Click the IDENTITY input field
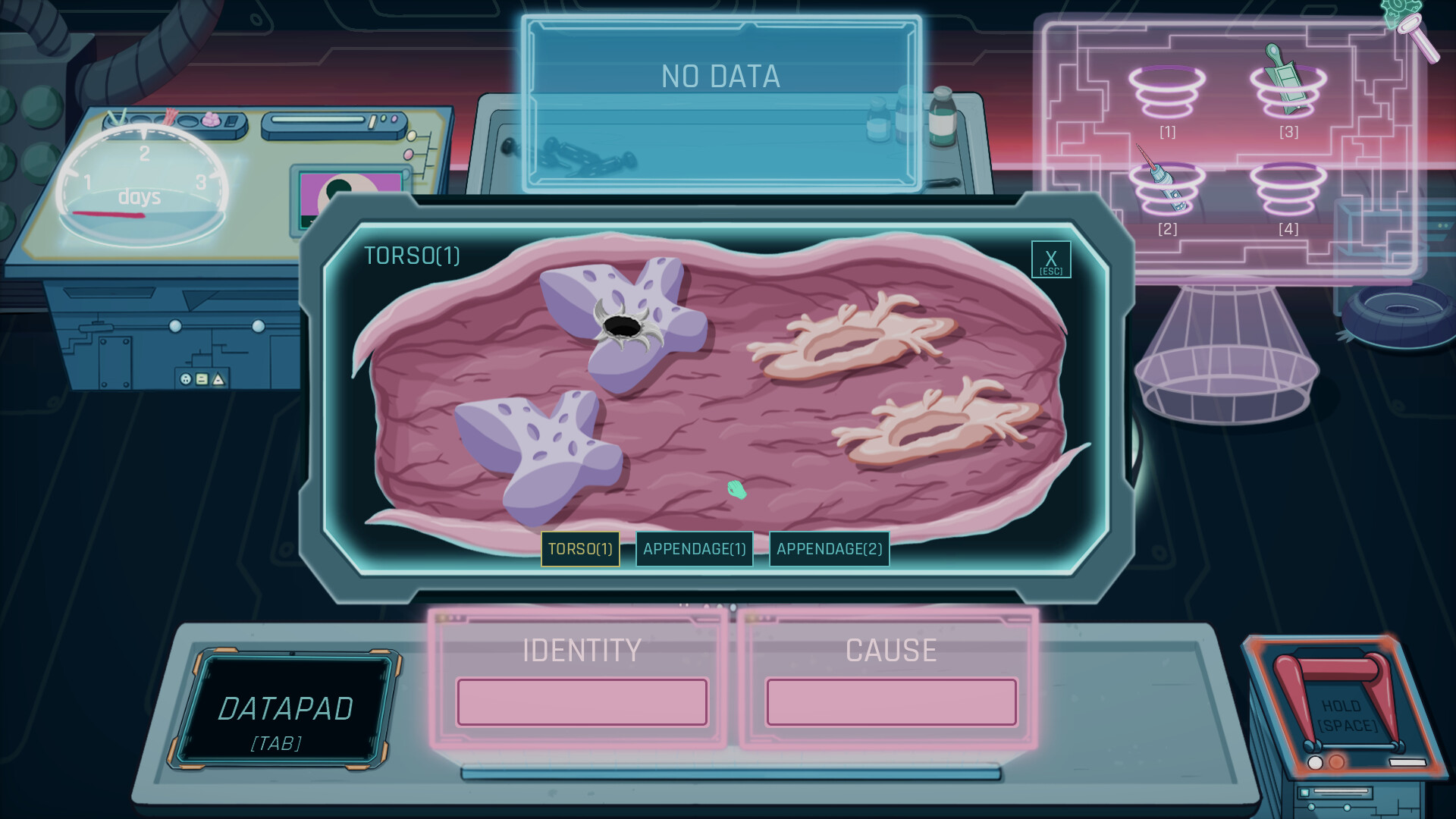This screenshot has width=1456, height=819. coord(582,702)
